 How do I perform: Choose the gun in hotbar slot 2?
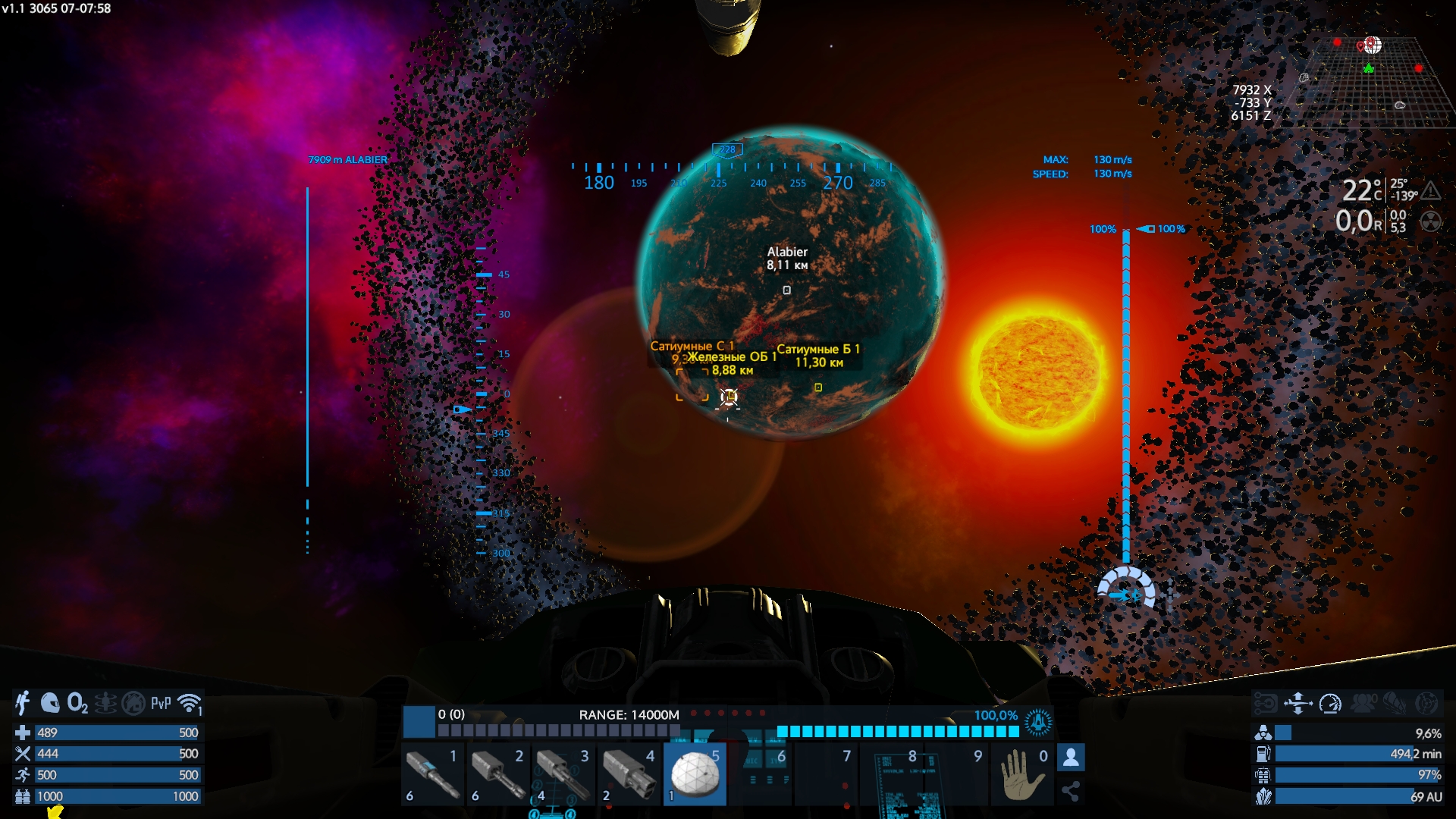(x=498, y=774)
